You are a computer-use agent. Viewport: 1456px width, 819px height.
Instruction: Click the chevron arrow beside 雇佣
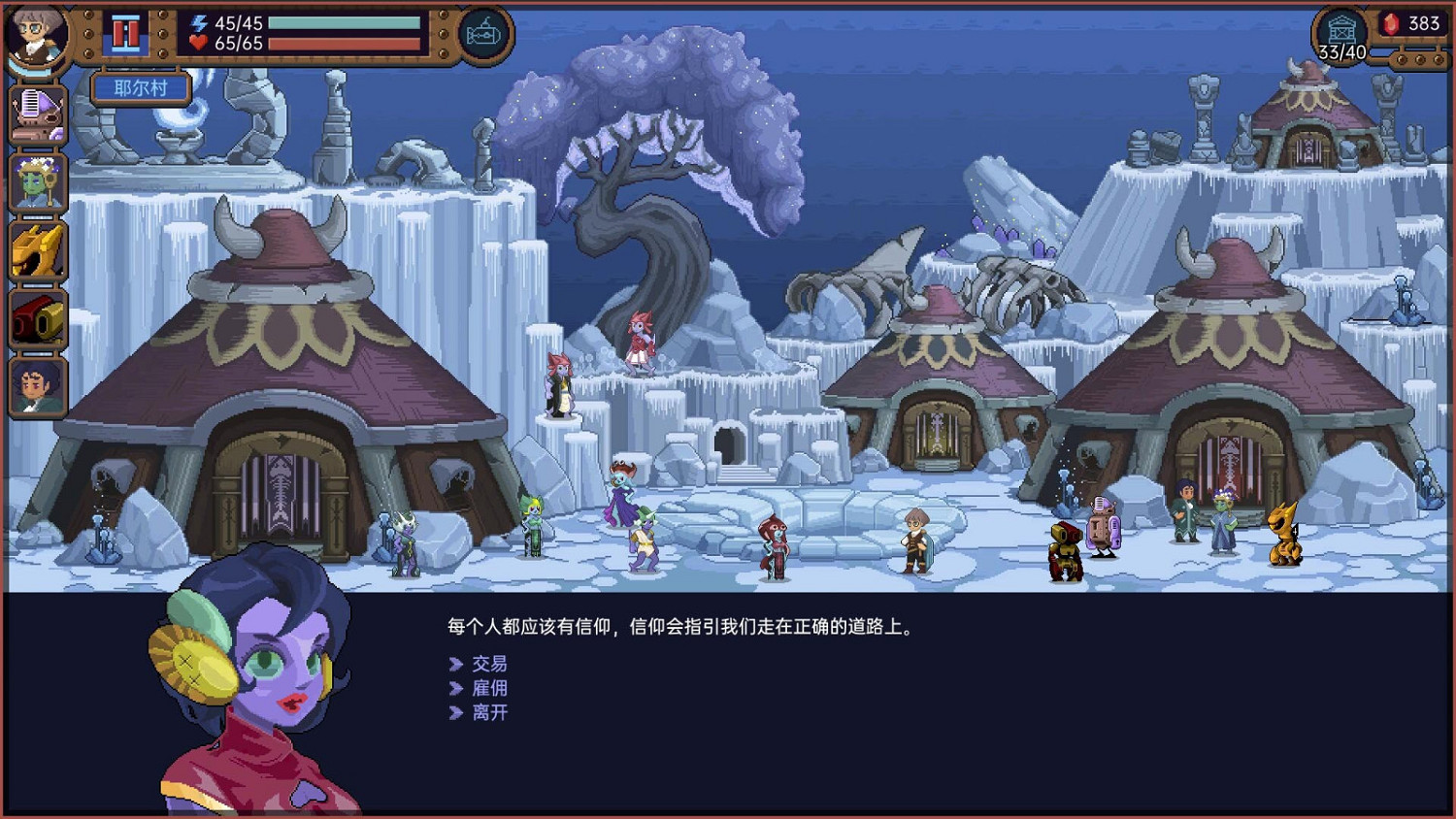(455, 689)
